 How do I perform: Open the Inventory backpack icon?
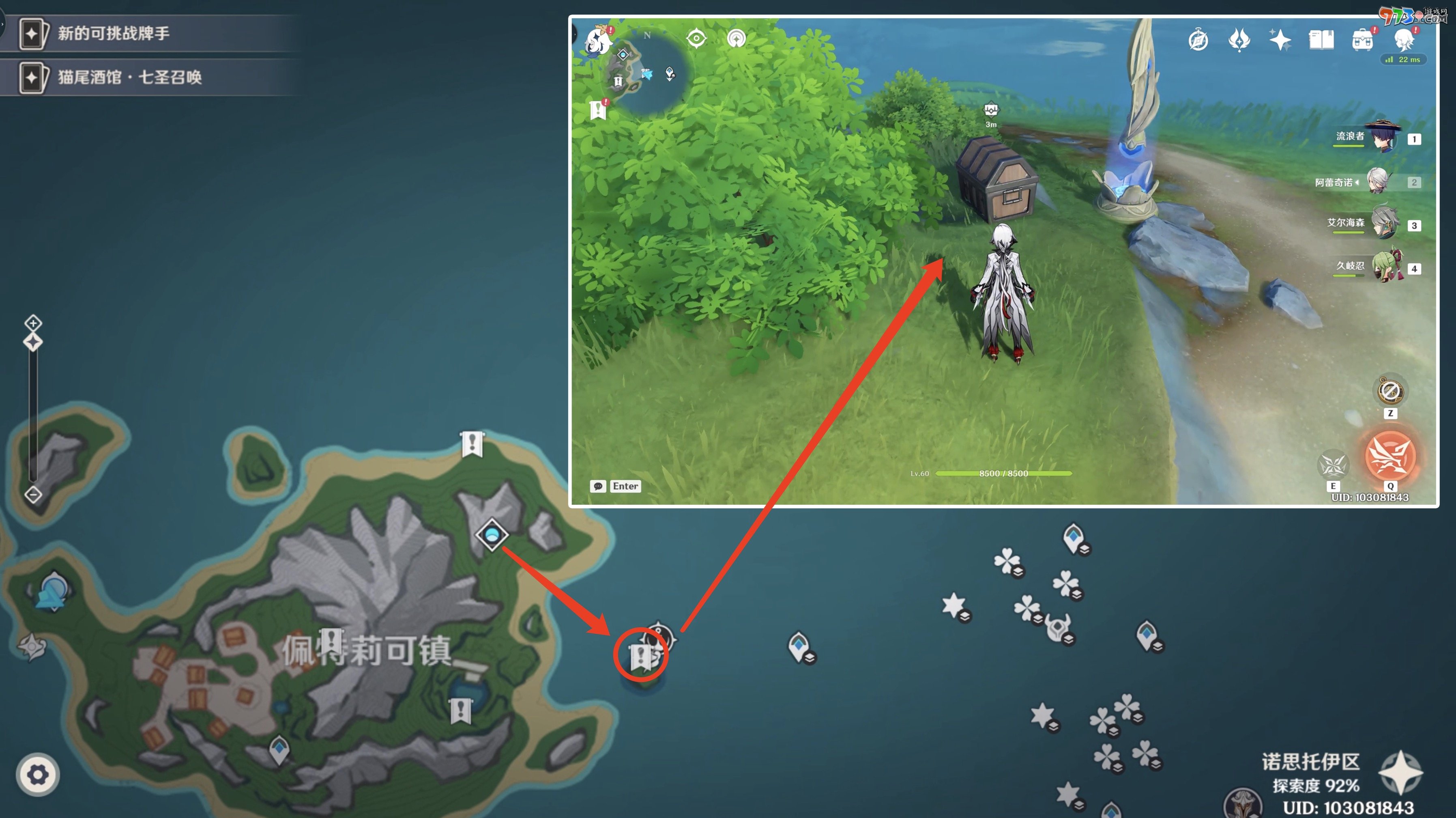point(1363,40)
